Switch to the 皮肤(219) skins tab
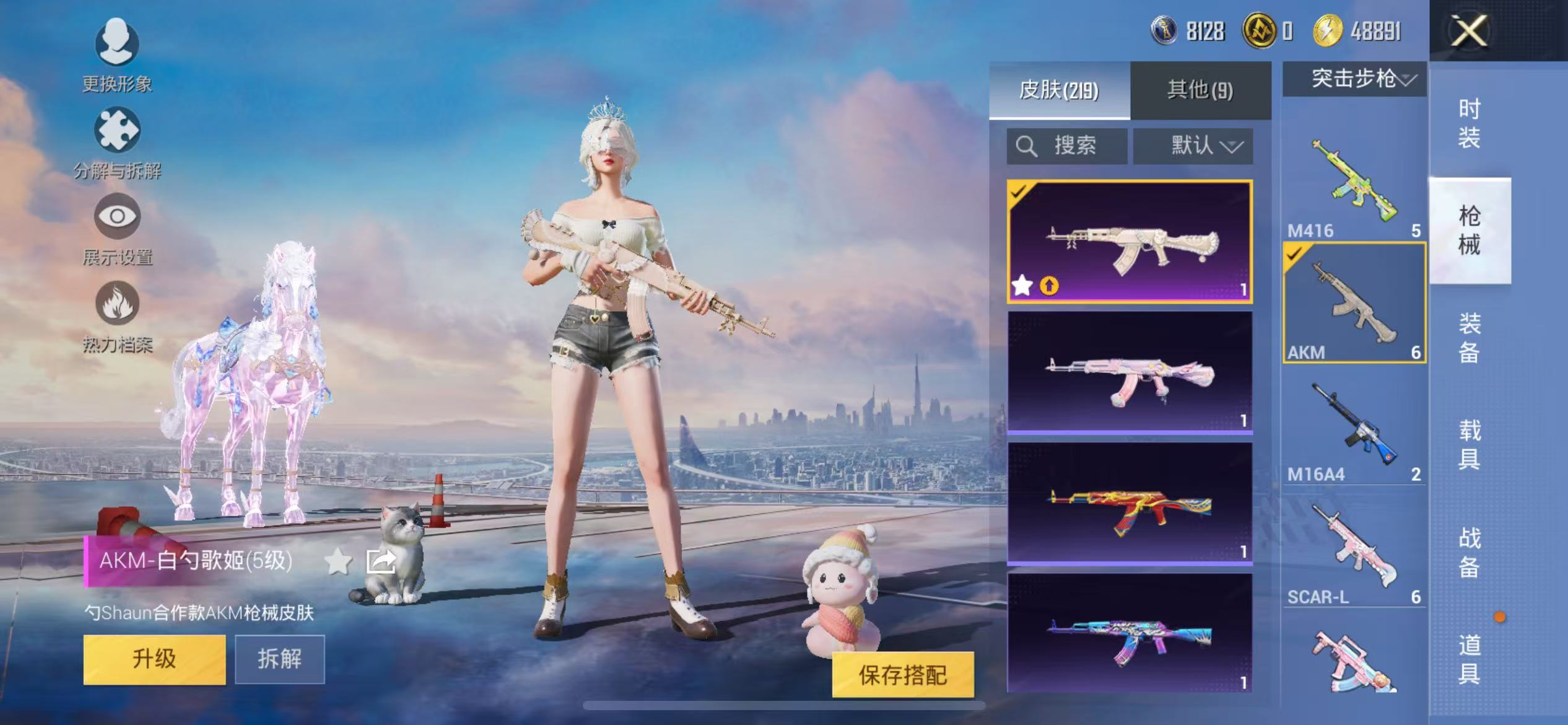The height and width of the screenshot is (725, 1568). [1059, 90]
